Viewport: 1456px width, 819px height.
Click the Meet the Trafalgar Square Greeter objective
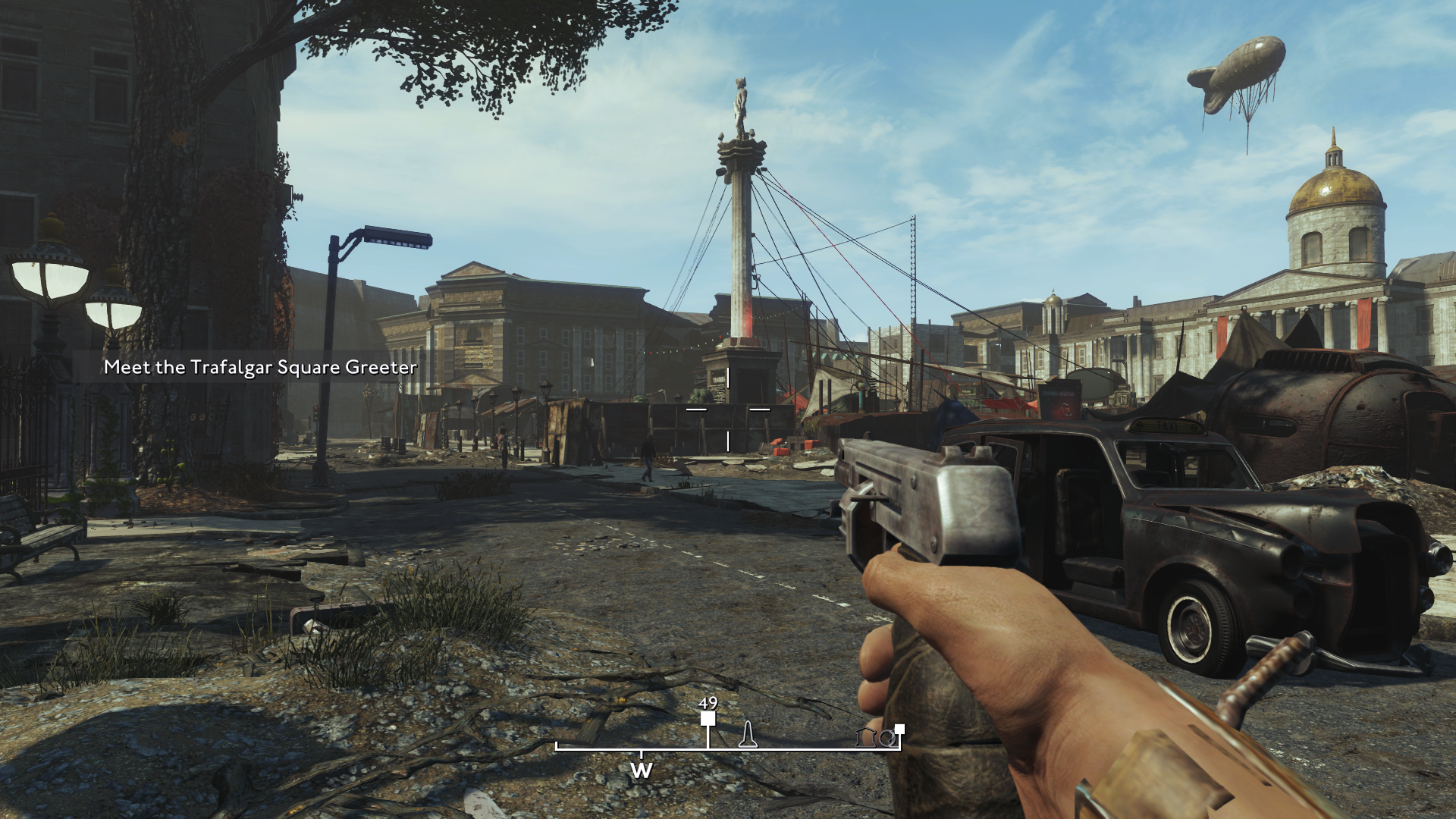point(260,367)
